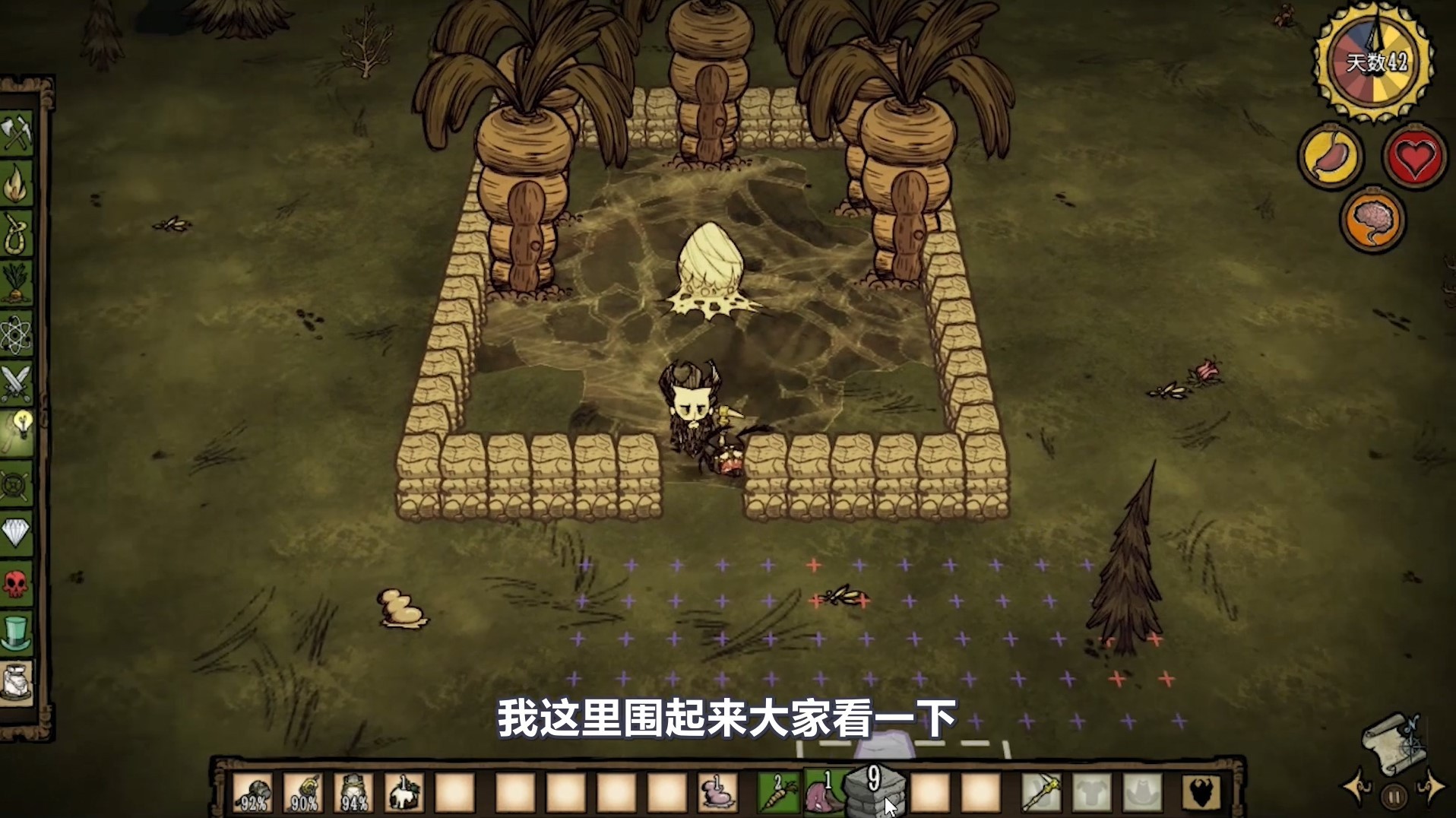This screenshot has width=1456, height=818.
Task: Click the right camera rotation arrow
Action: click(x=1432, y=787)
